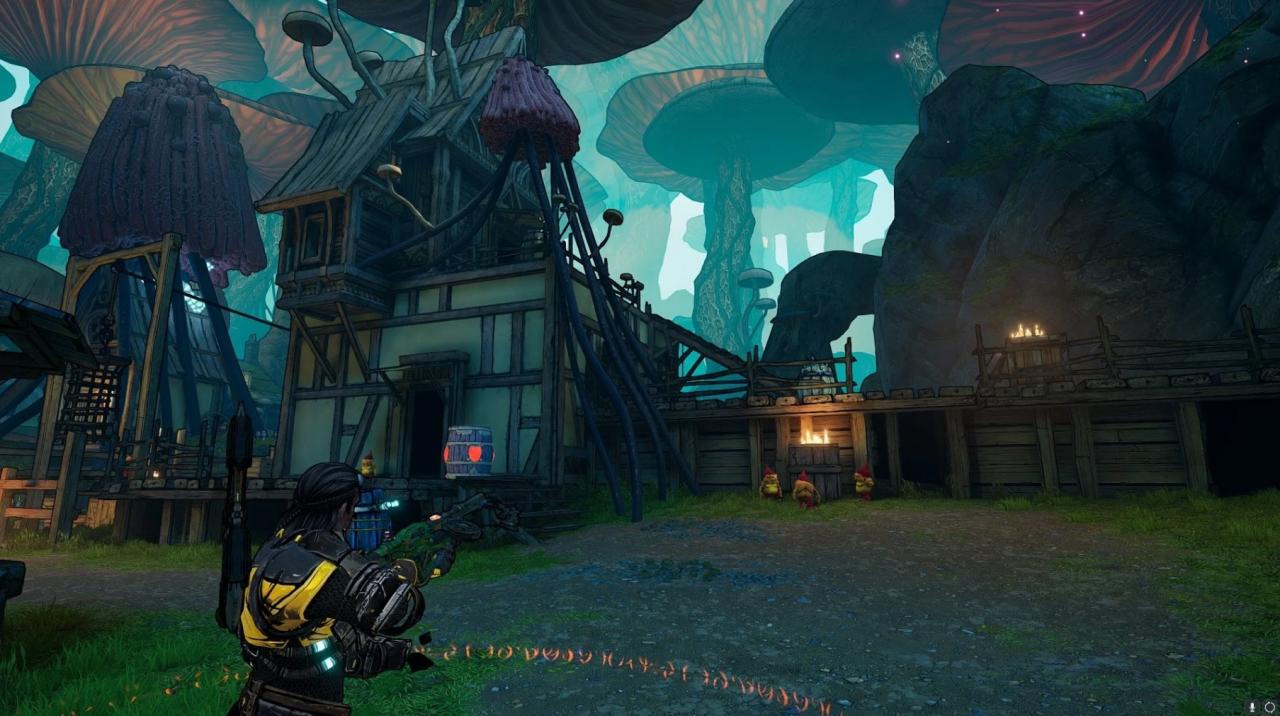Toggle the microphone overlay icon
This screenshot has height=716, width=1280.
pyautogui.click(x=1251, y=707)
